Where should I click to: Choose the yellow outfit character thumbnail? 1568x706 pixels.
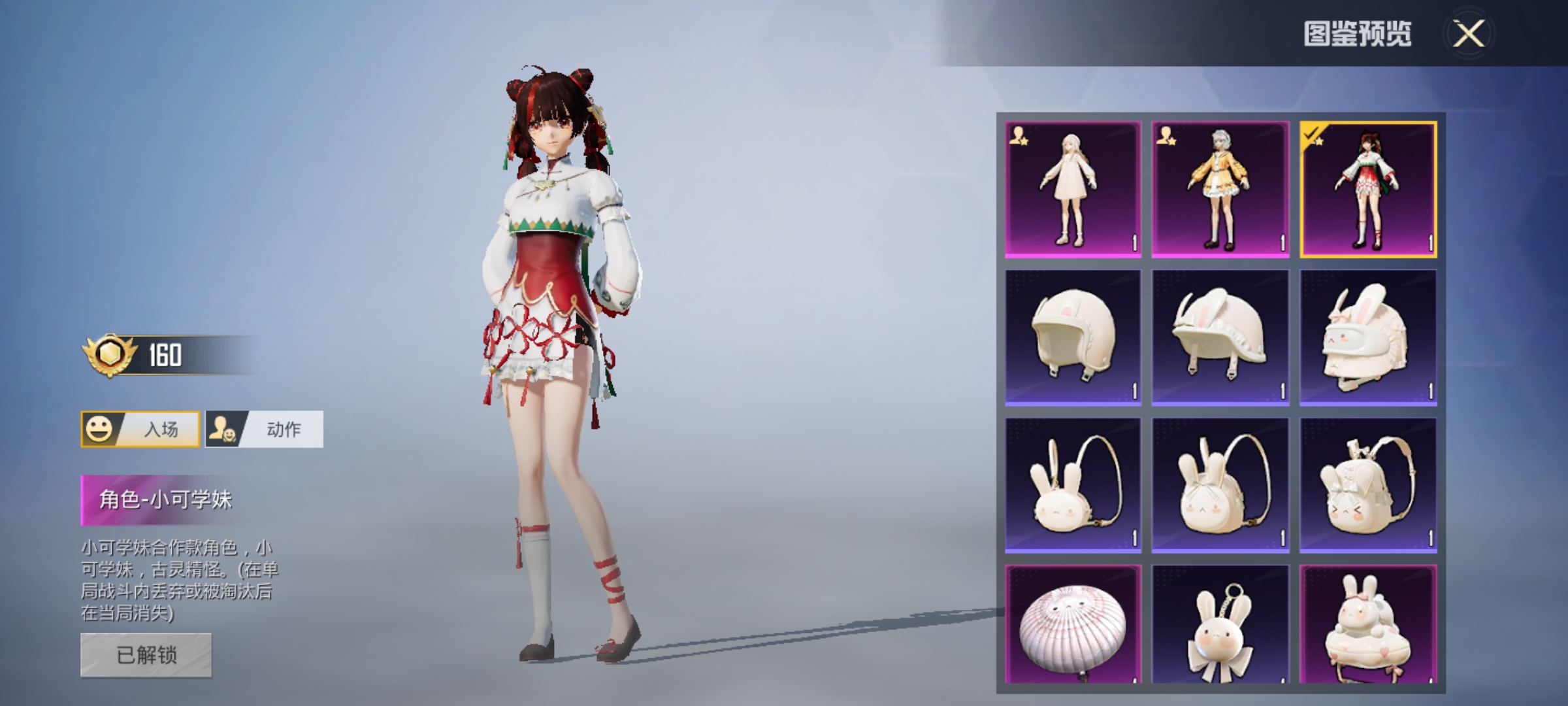coord(1220,189)
